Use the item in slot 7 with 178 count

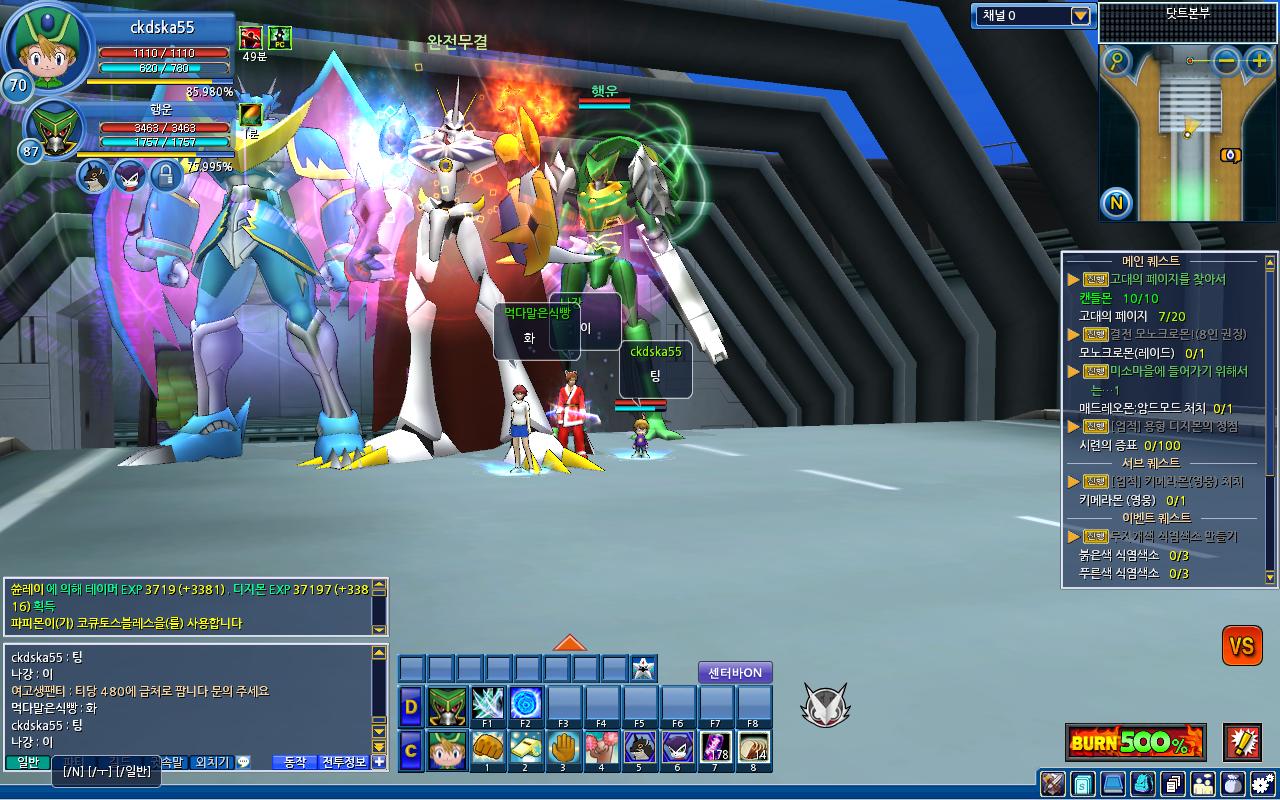pos(716,747)
